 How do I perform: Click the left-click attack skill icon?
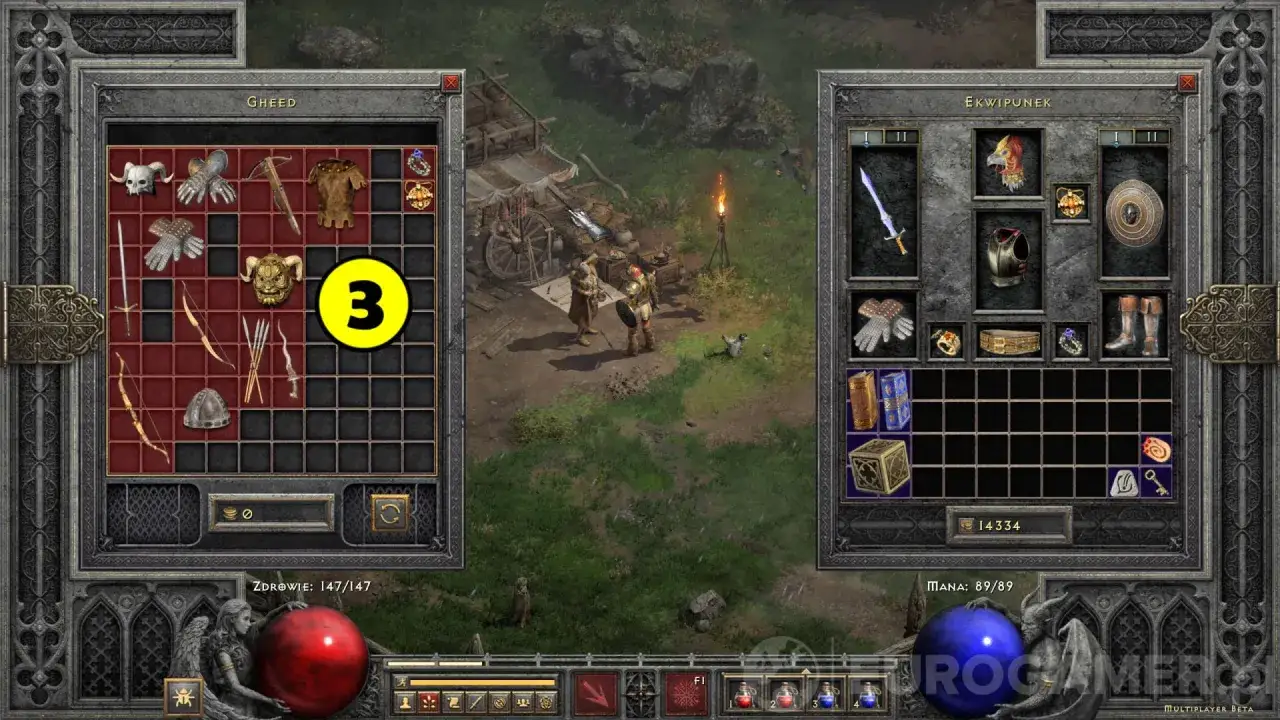(x=595, y=692)
